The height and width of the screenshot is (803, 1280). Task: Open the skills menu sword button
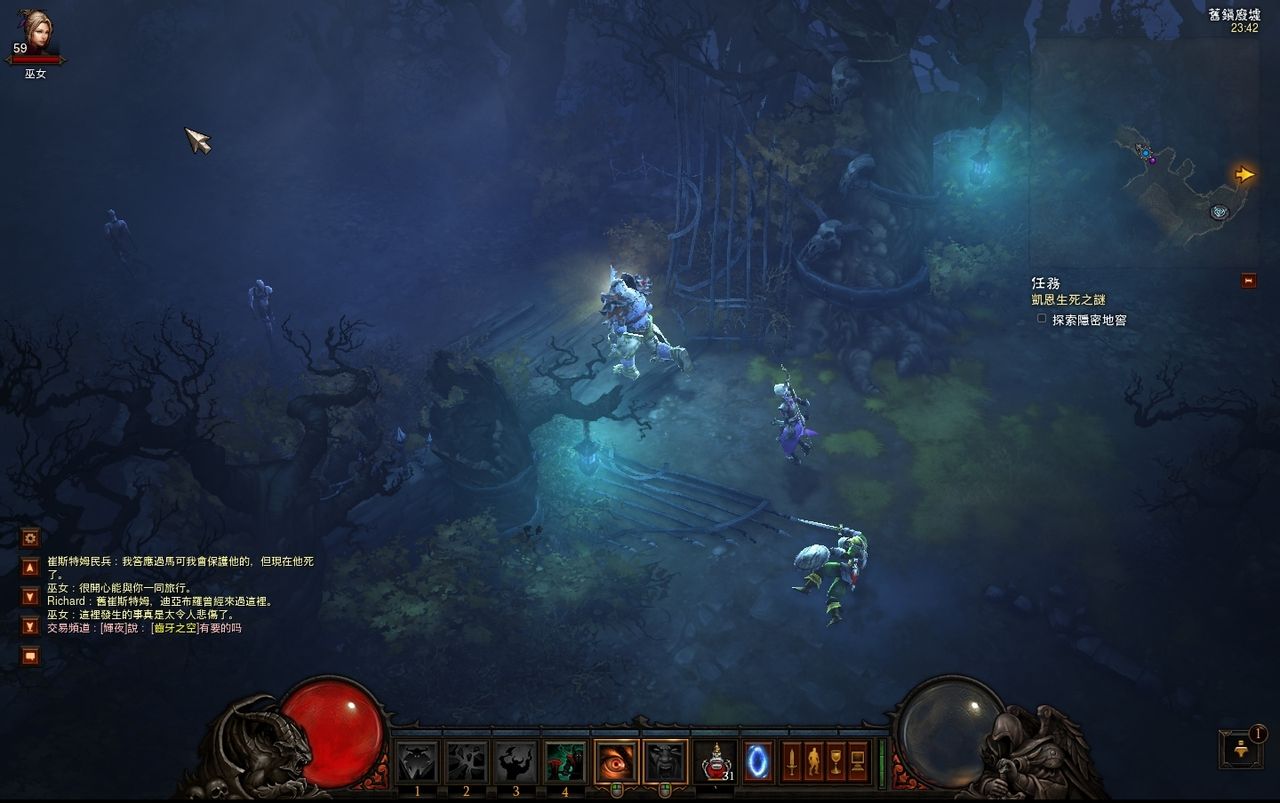[x=791, y=762]
